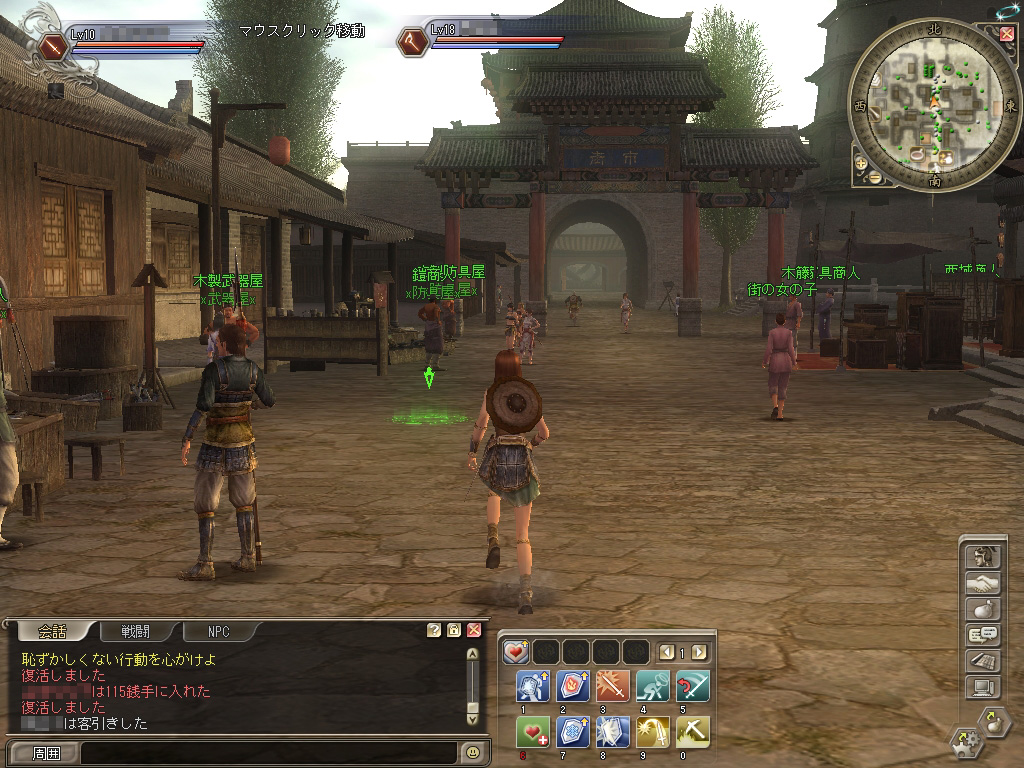Close the minimap
Image resolution: width=1024 pixels, height=768 pixels.
click(1006, 34)
